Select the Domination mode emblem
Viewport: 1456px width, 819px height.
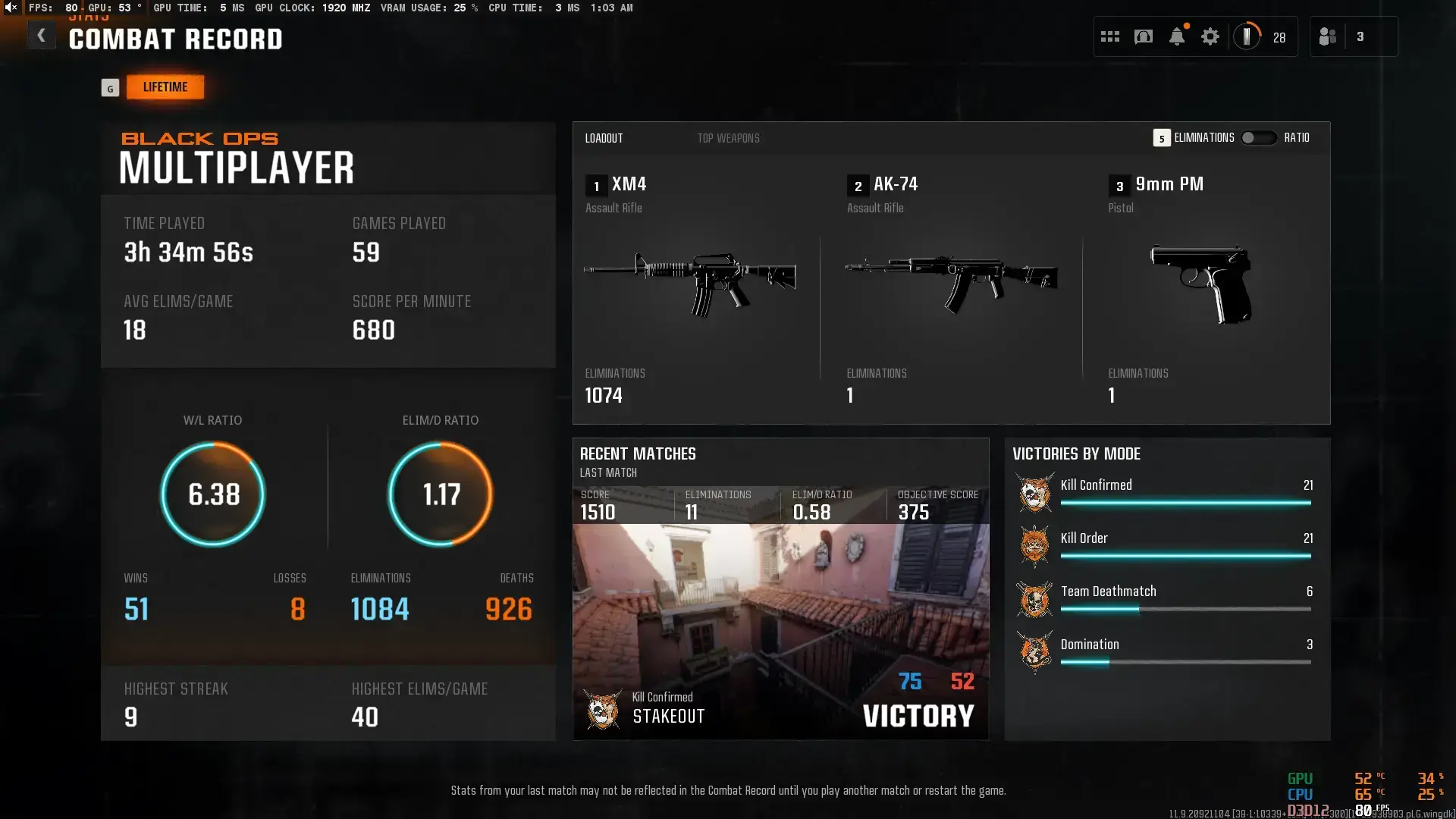click(x=1034, y=652)
